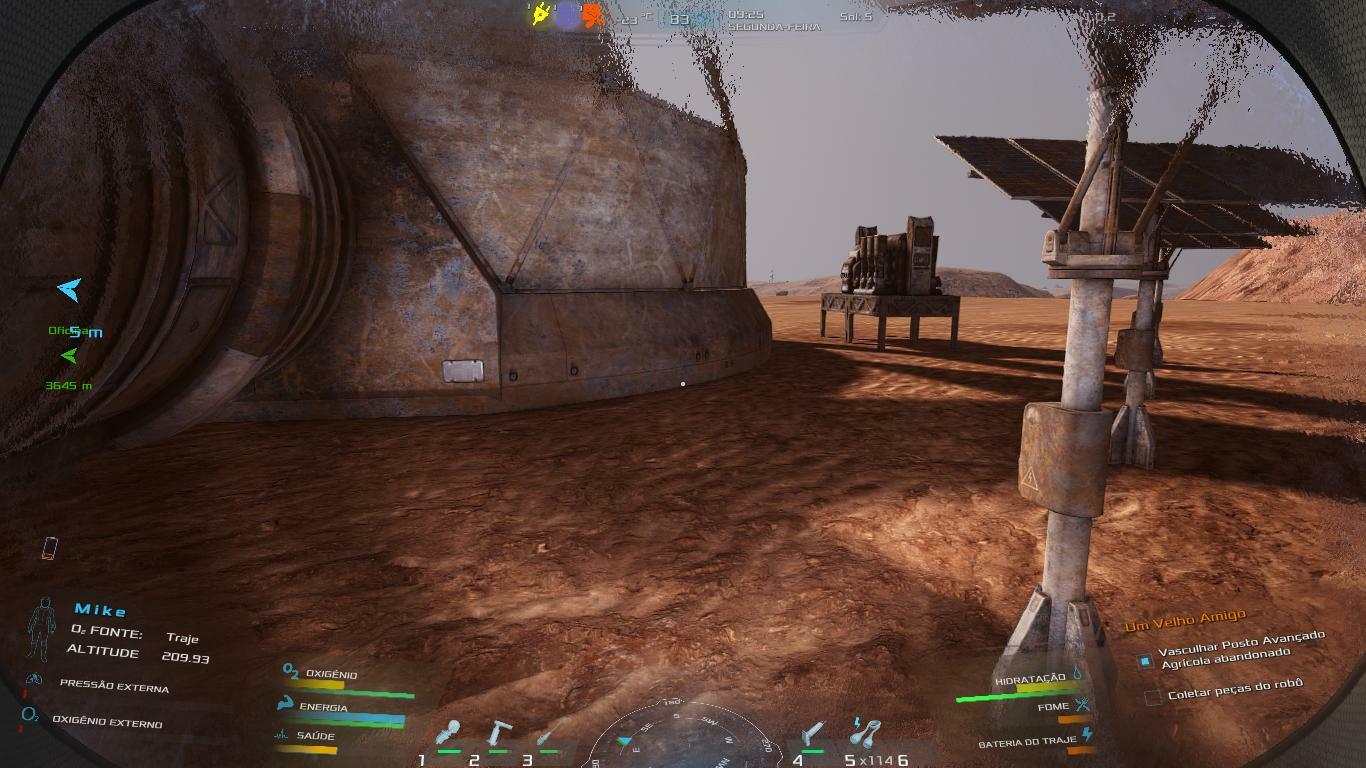Viewport: 1366px width, 768px height.
Task: Click the orange running figure status icon
Action: (x=594, y=15)
